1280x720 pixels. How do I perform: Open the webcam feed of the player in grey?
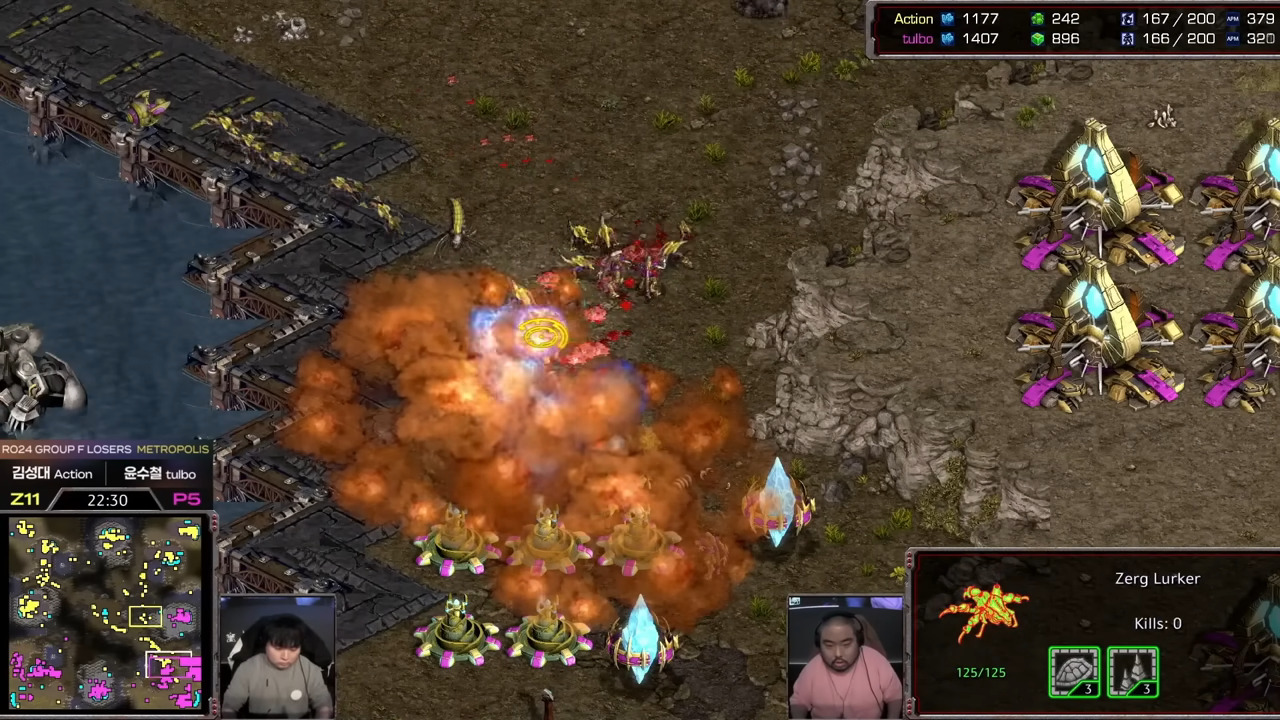(277, 657)
